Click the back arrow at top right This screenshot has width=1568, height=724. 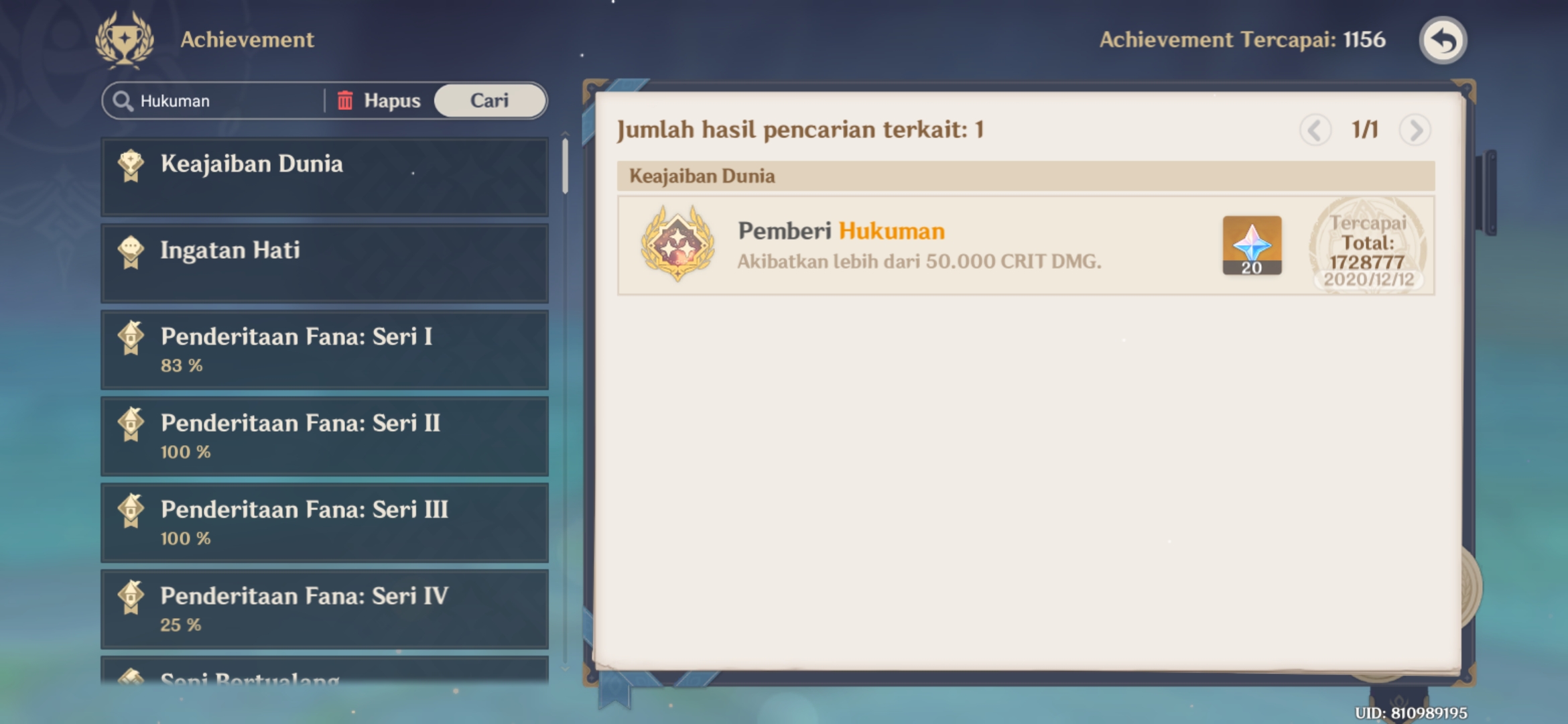[x=1442, y=40]
